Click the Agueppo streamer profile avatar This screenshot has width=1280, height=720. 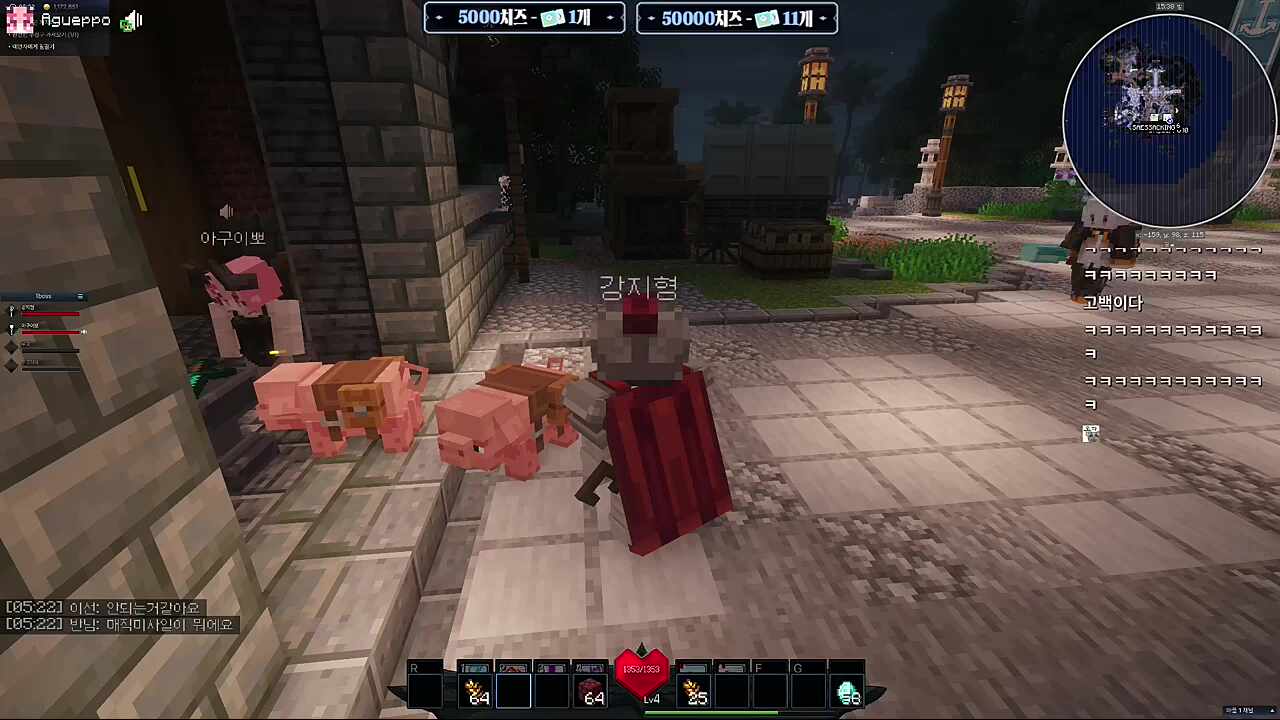pyautogui.click(x=20, y=20)
